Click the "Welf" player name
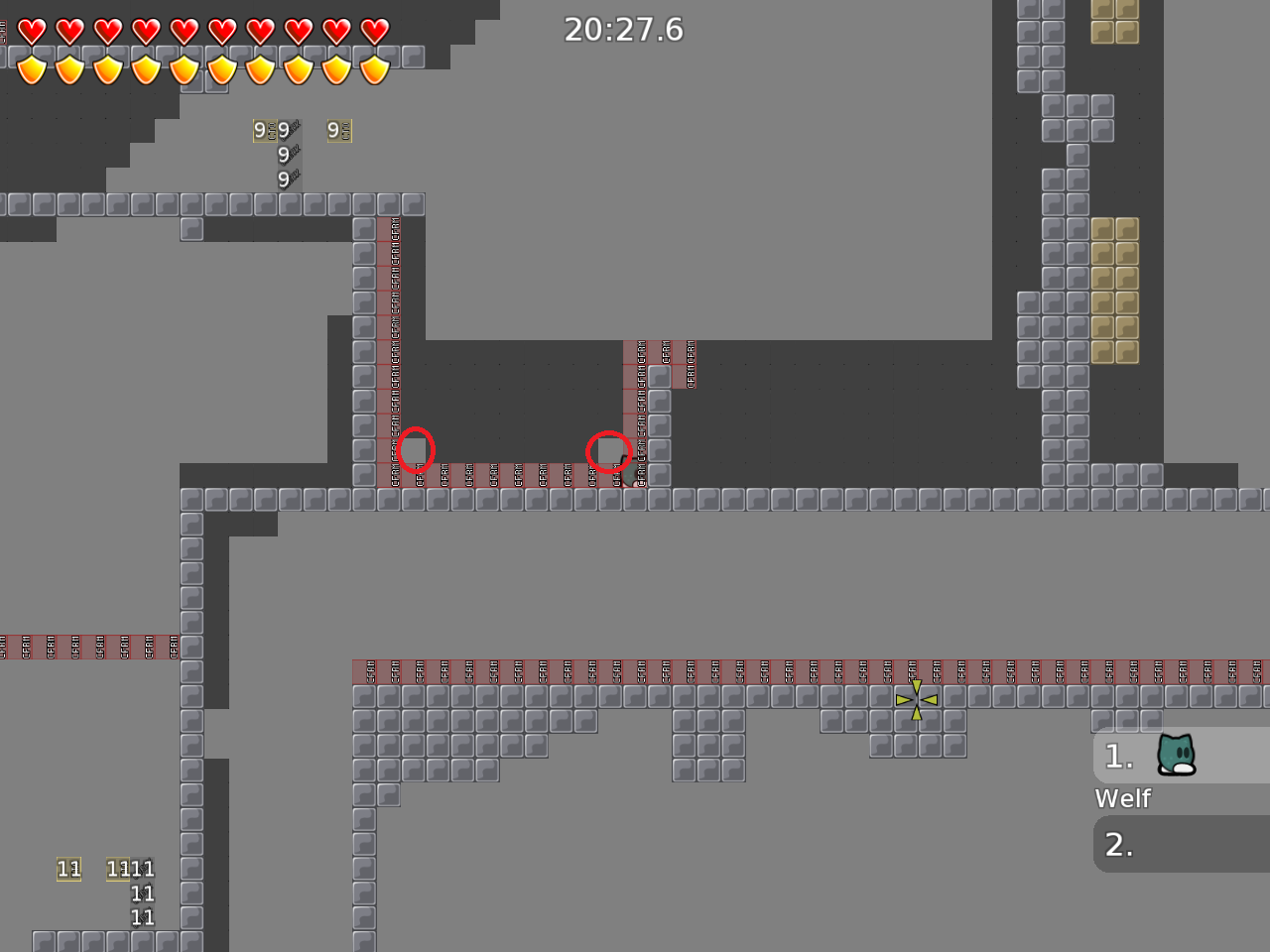The height and width of the screenshot is (952, 1270). point(1122,798)
